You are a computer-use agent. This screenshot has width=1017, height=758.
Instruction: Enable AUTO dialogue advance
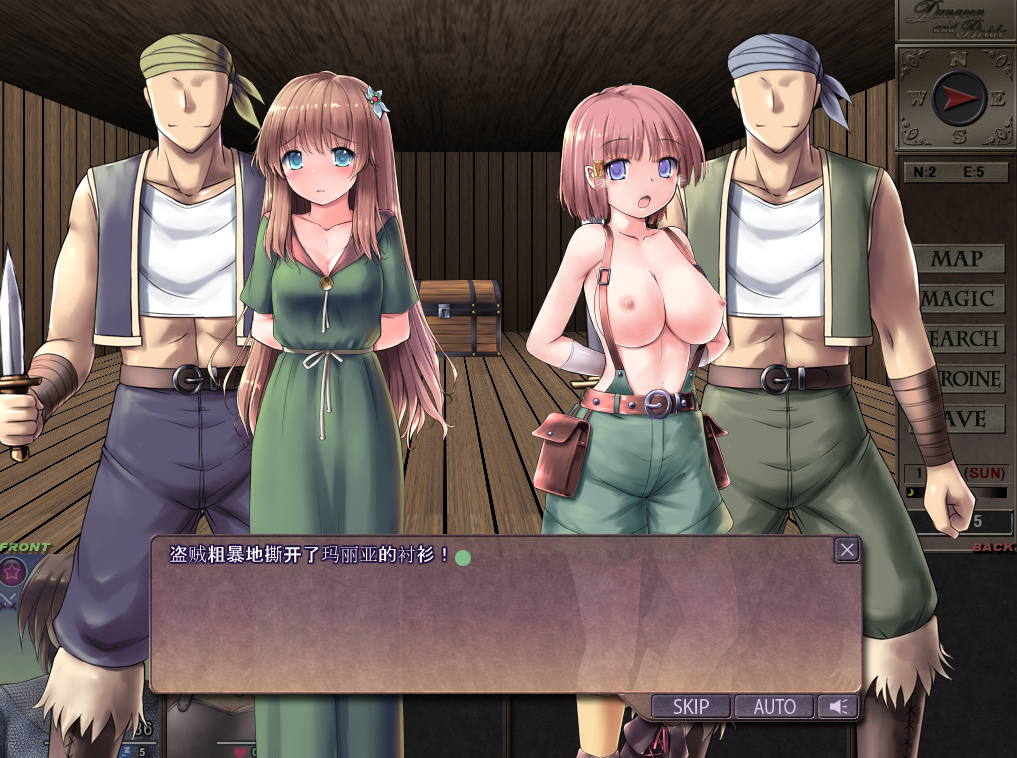tap(774, 707)
